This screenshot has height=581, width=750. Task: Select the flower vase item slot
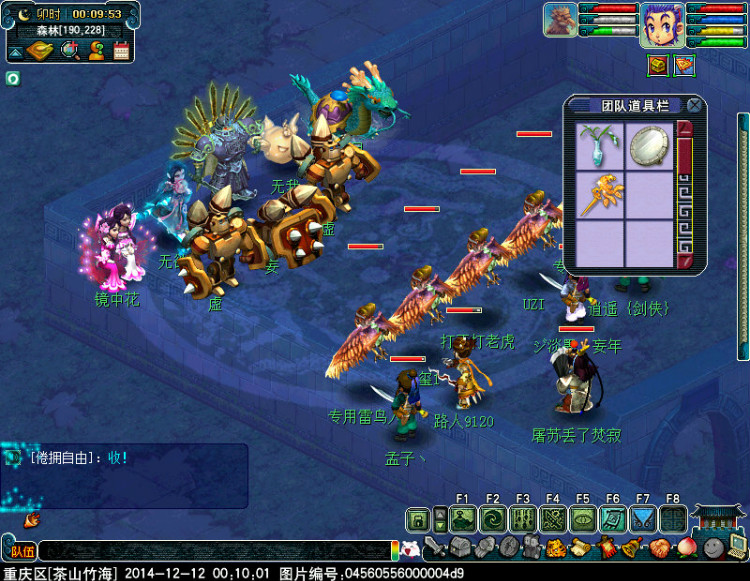click(x=601, y=147)
